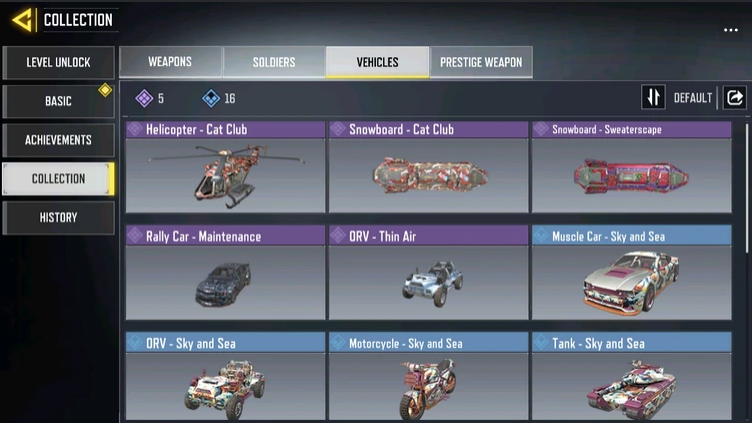Click the share arrow button
Viewport: 752px width, 423px height.
[735, 97]
